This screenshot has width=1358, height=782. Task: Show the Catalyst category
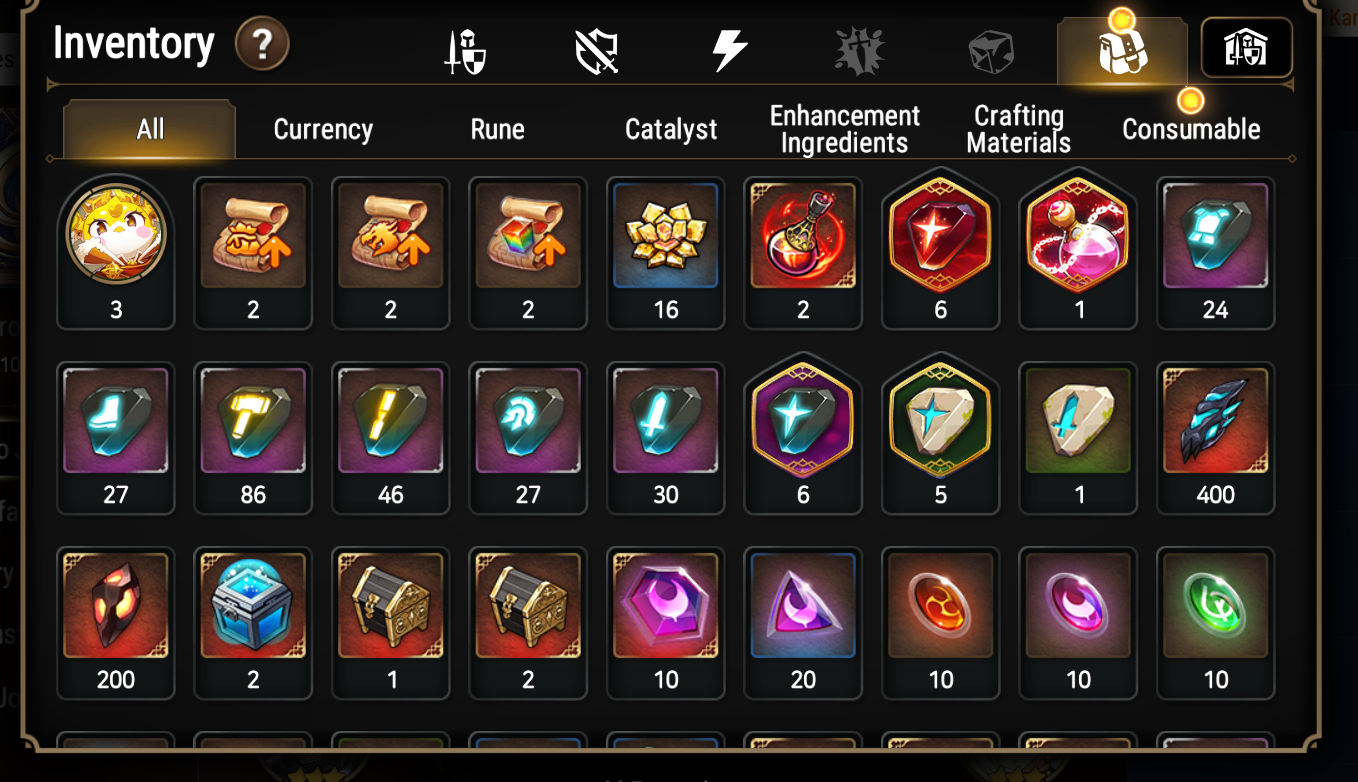tap(671, 129)
